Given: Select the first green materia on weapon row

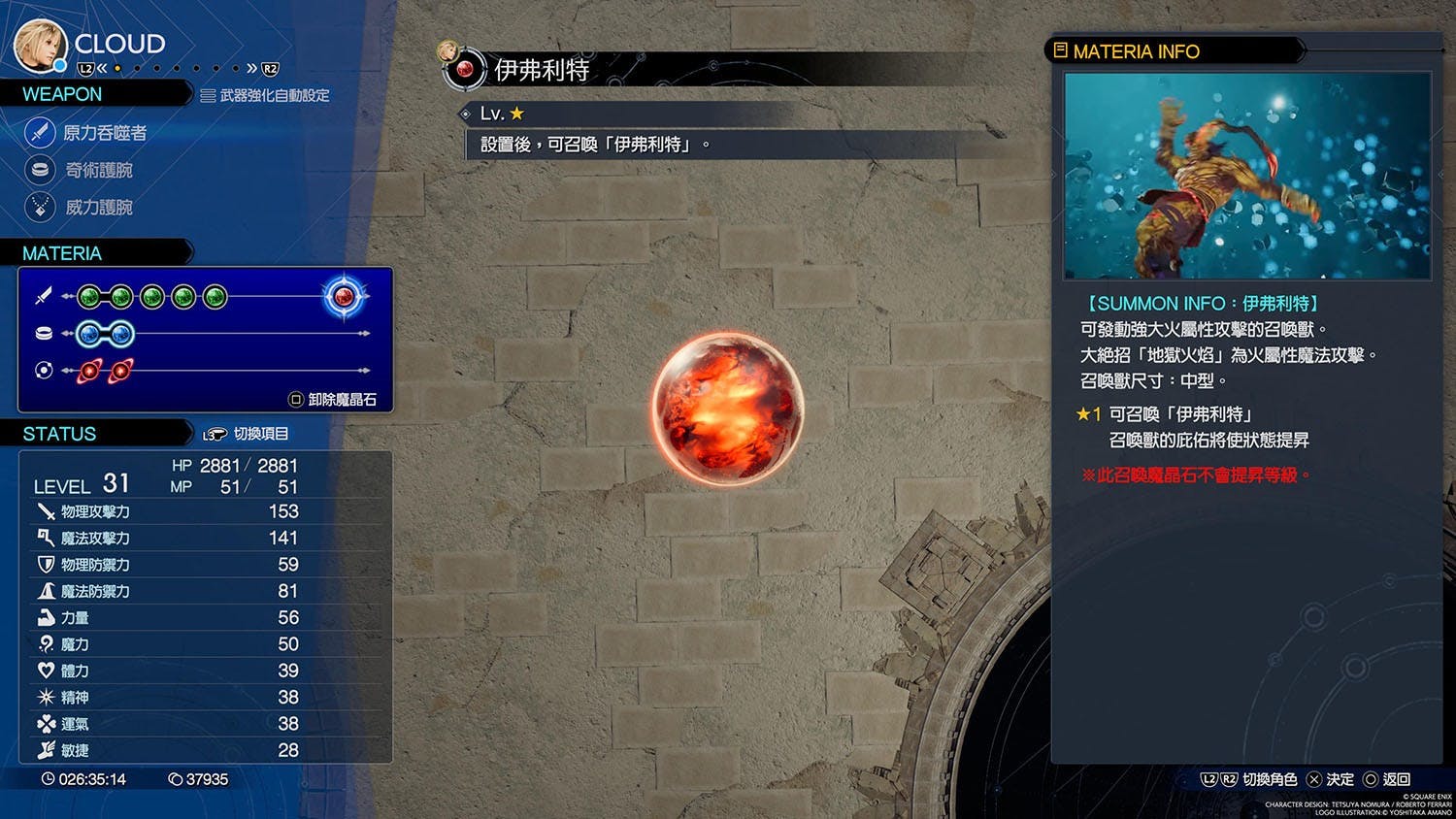Looking at the screenshot, I should 89,296.
